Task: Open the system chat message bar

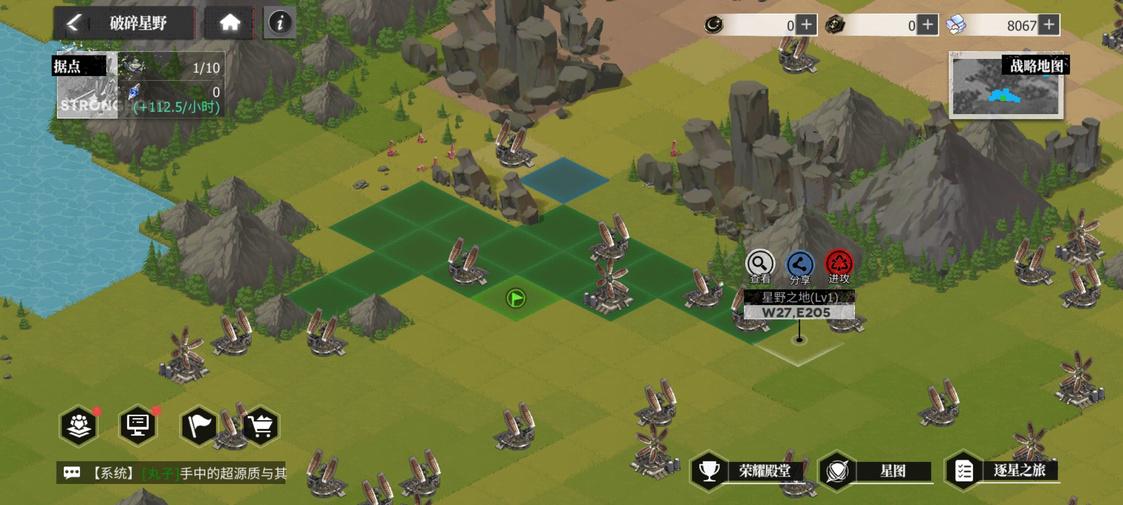Action: tap(172, 473)
